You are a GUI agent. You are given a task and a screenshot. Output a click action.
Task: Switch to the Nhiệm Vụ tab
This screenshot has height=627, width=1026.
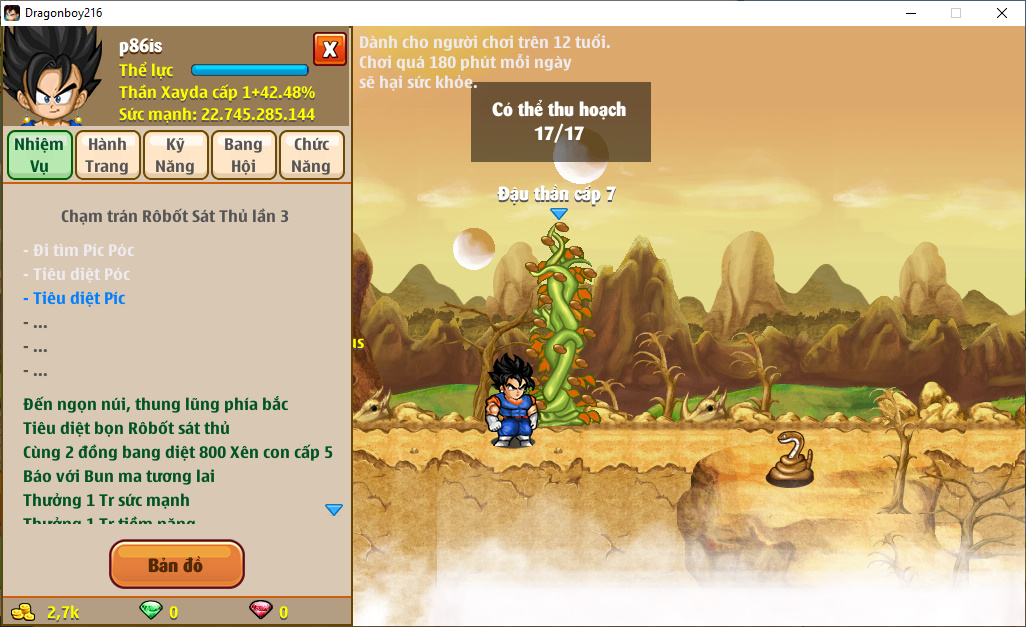pos(40,155)
